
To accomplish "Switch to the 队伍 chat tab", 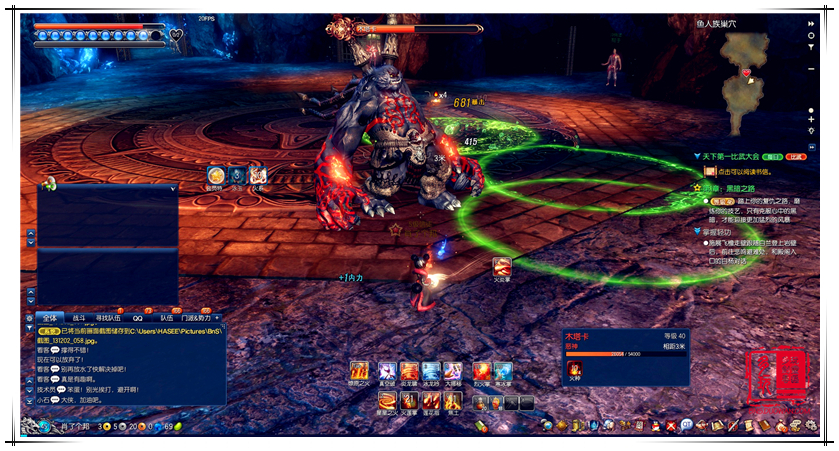I will pyautogui.click(x=166, y=318).
